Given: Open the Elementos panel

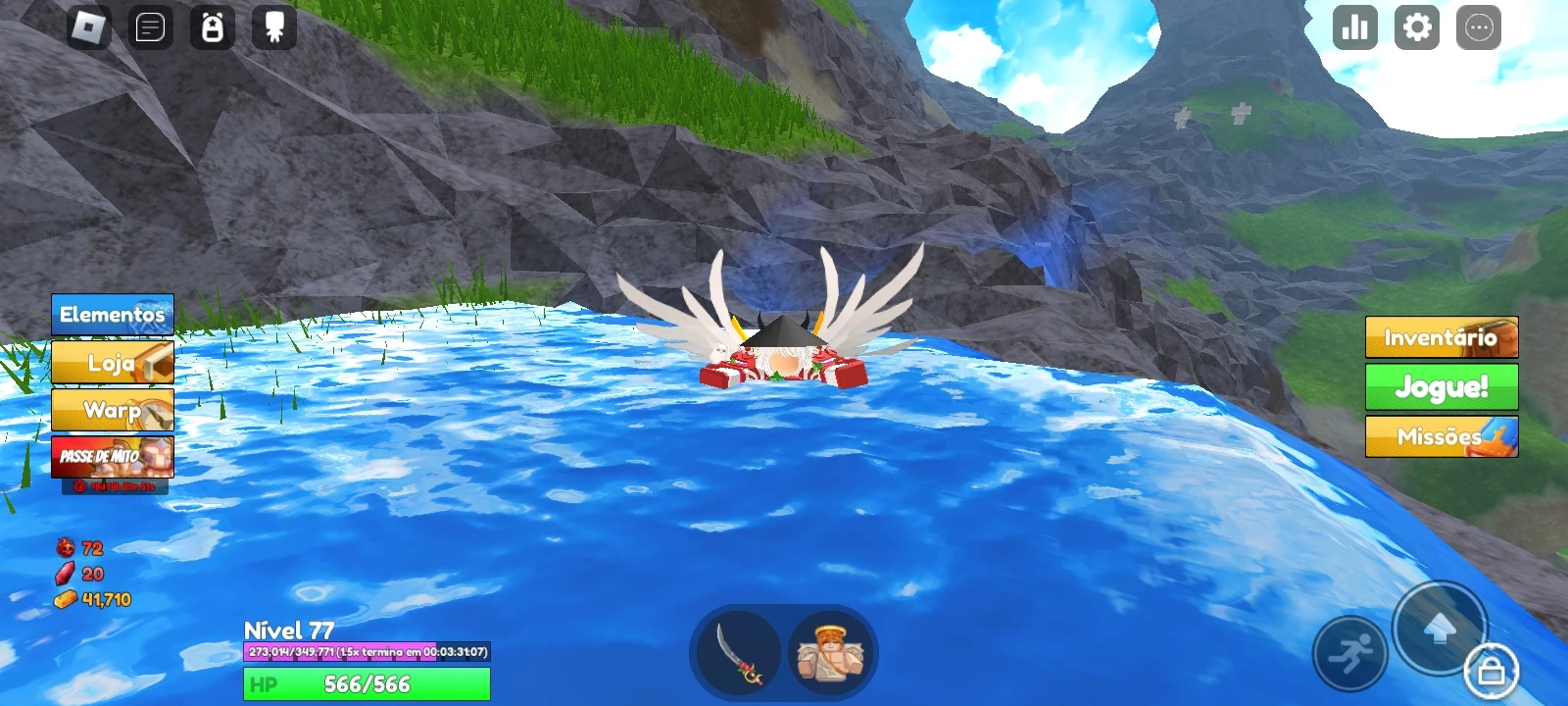Looking at the screenshot, I should 111,315.
